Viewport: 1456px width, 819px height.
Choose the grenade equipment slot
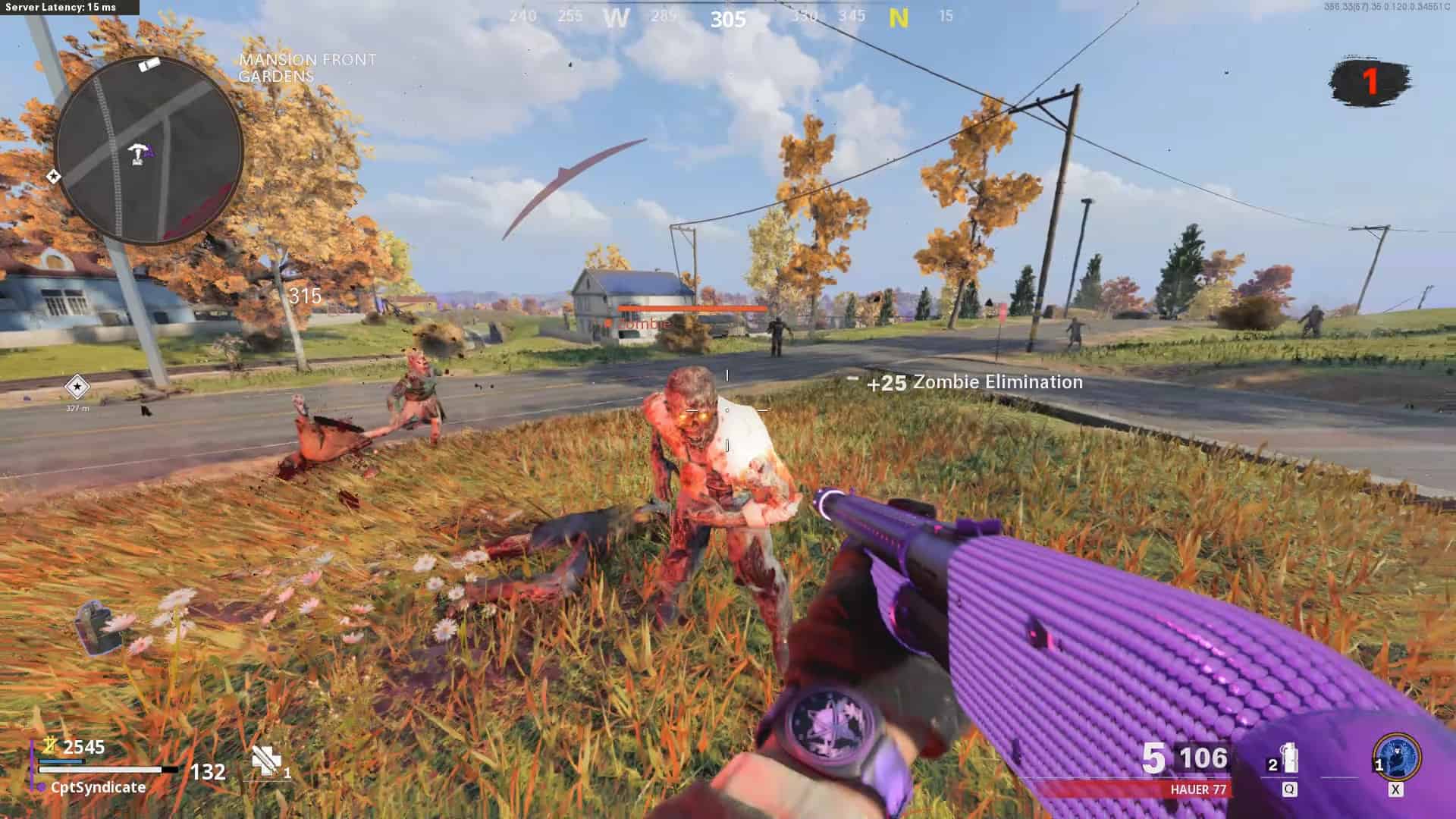tap(1288, 760)
